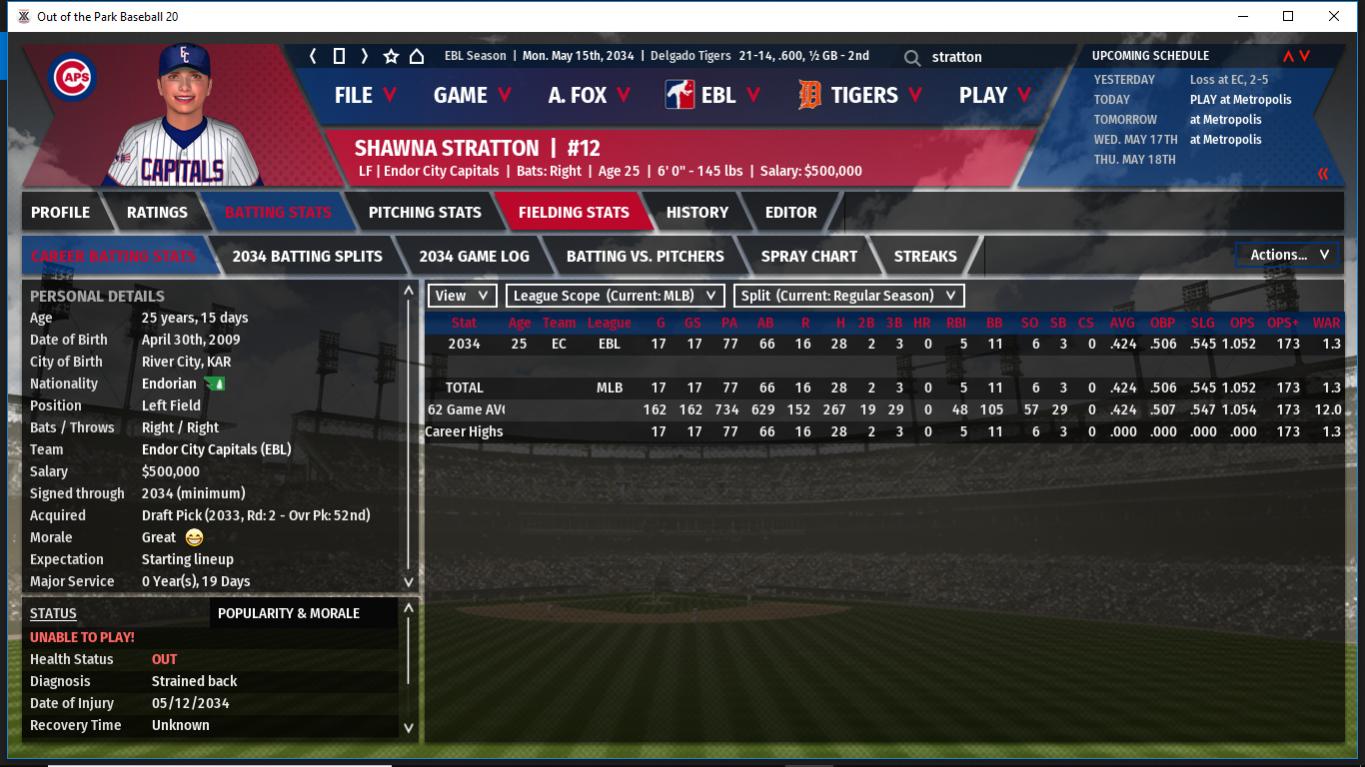
Task: Switch to the RATINGS tab
Action: click(x=157, y=212)
